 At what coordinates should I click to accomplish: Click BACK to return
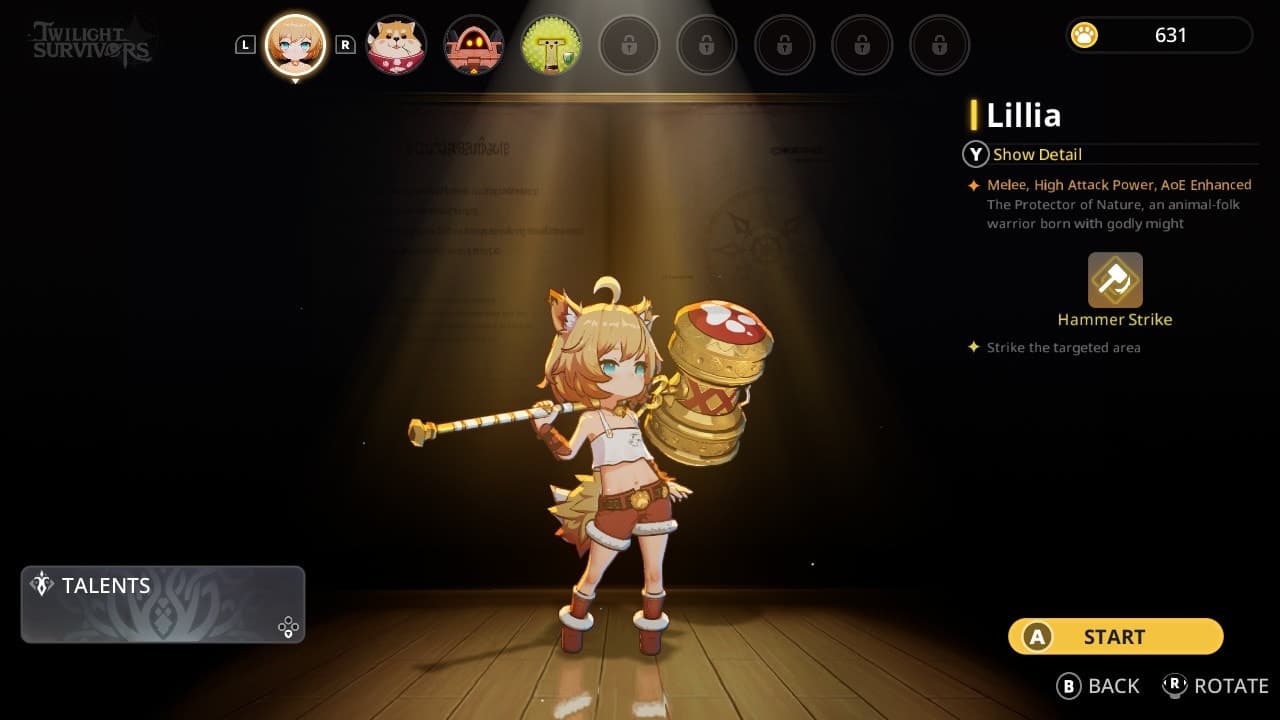click(x=1099, y=686)
